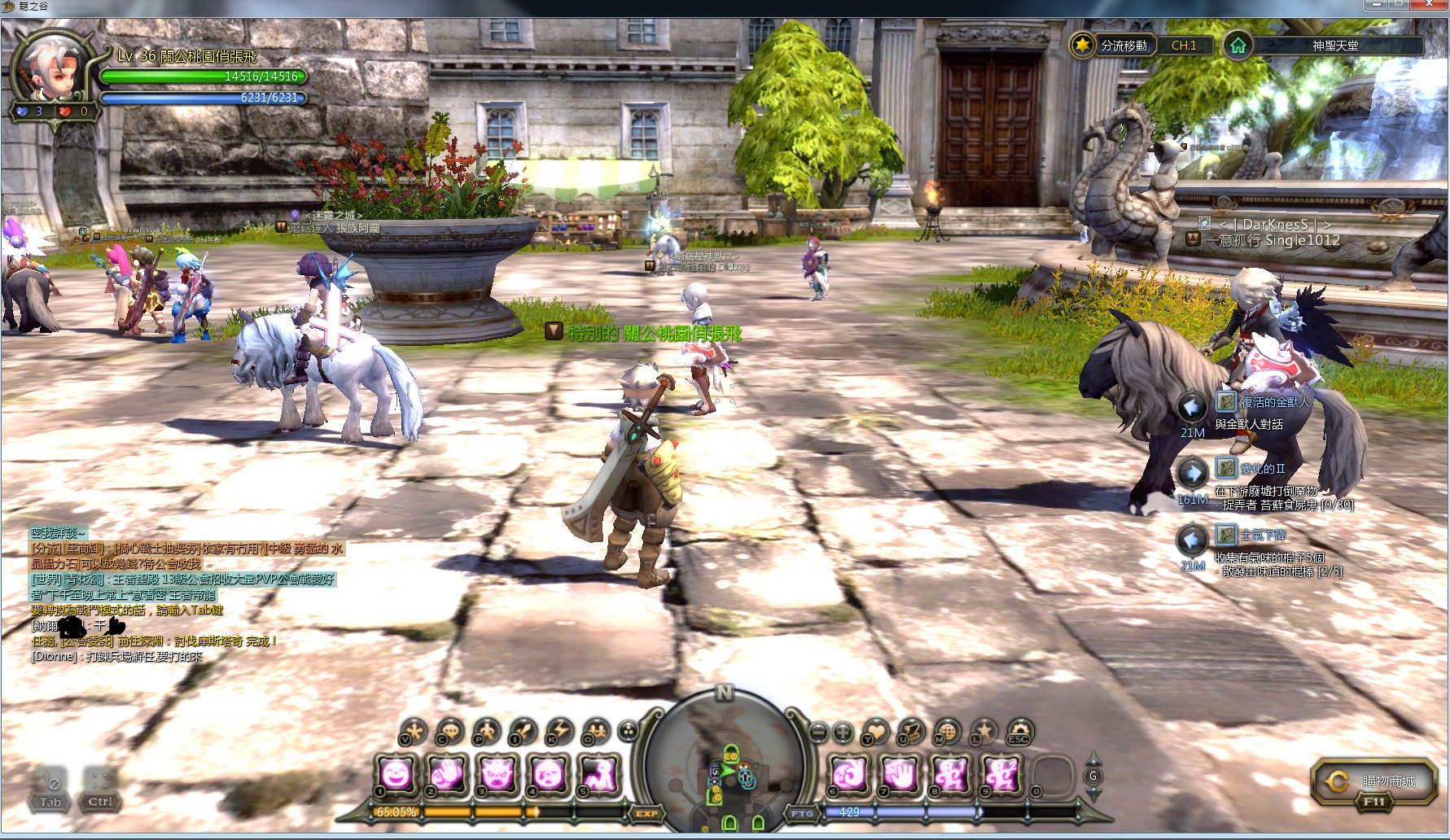Zoom in the minimap with plus button
This screenshot has width=1450, height=840.
843,732
